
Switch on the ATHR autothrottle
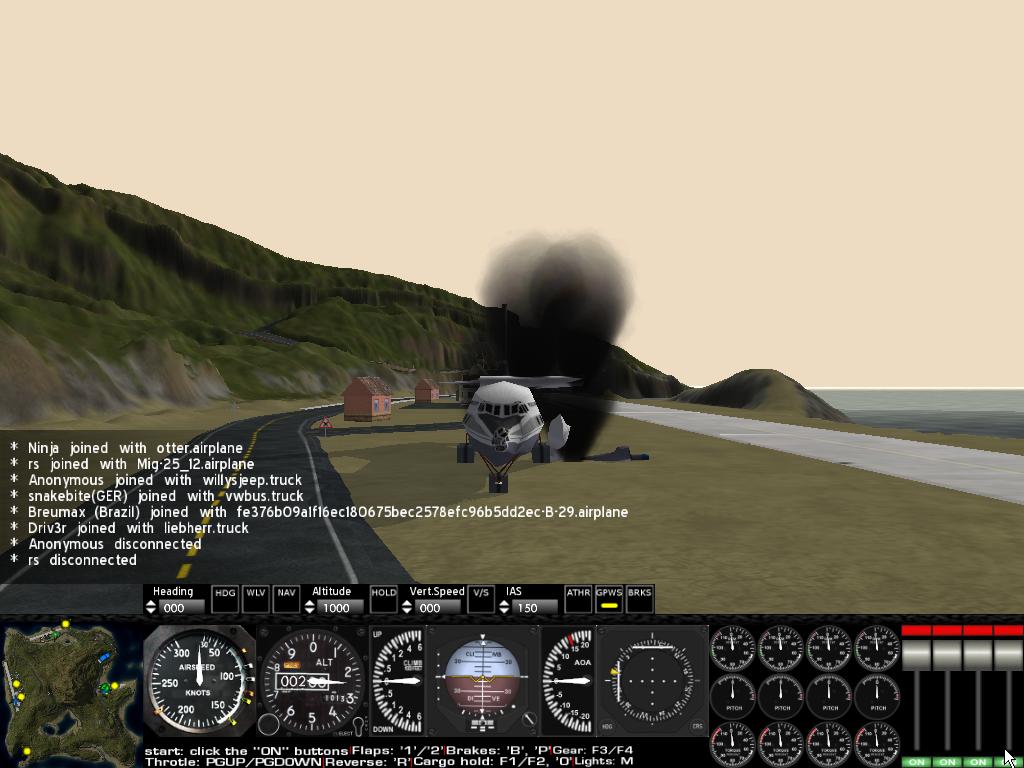click(578, 598)
